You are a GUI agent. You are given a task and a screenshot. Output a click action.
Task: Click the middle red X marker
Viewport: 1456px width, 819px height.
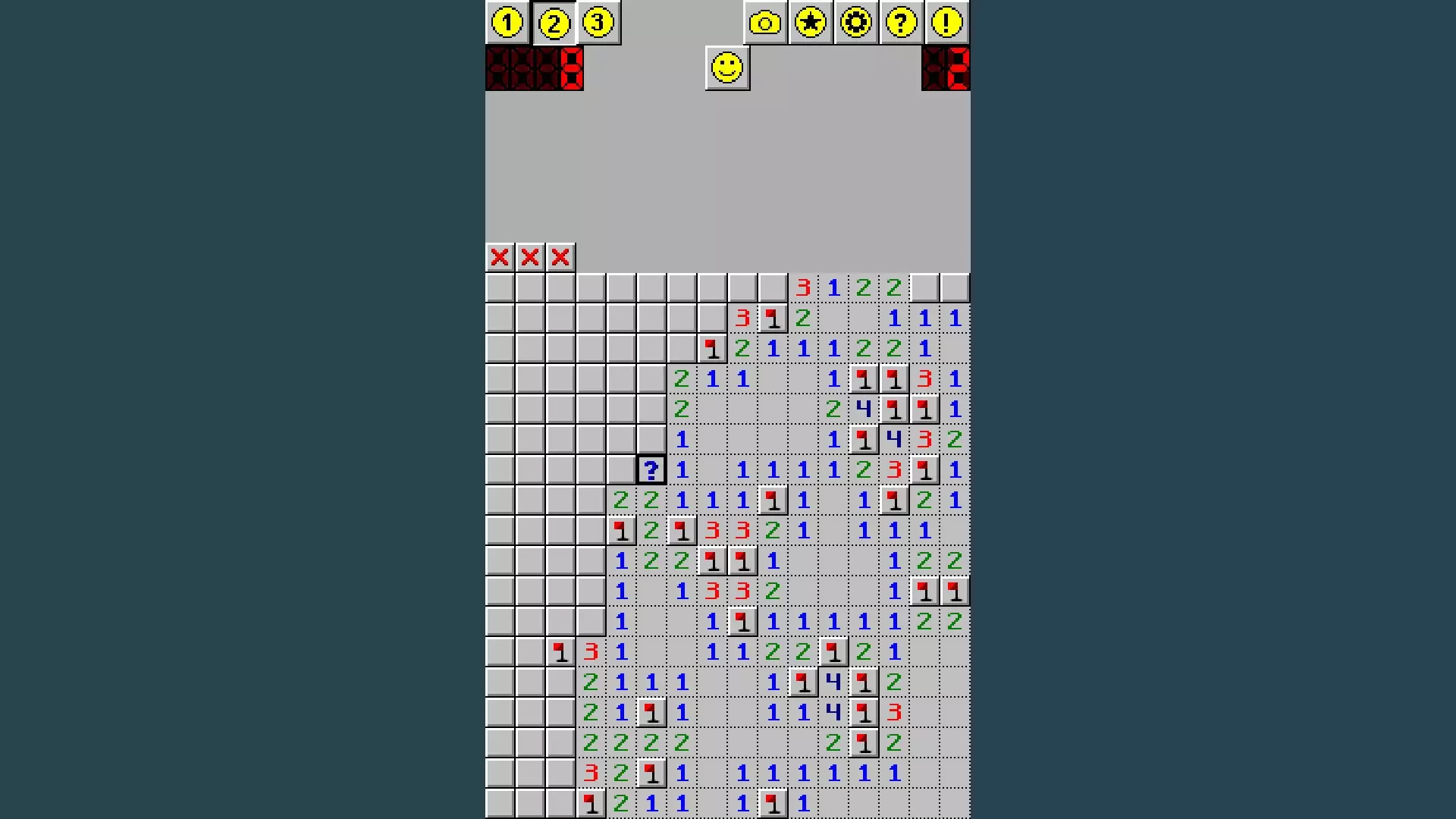click(x=529, y=257)
